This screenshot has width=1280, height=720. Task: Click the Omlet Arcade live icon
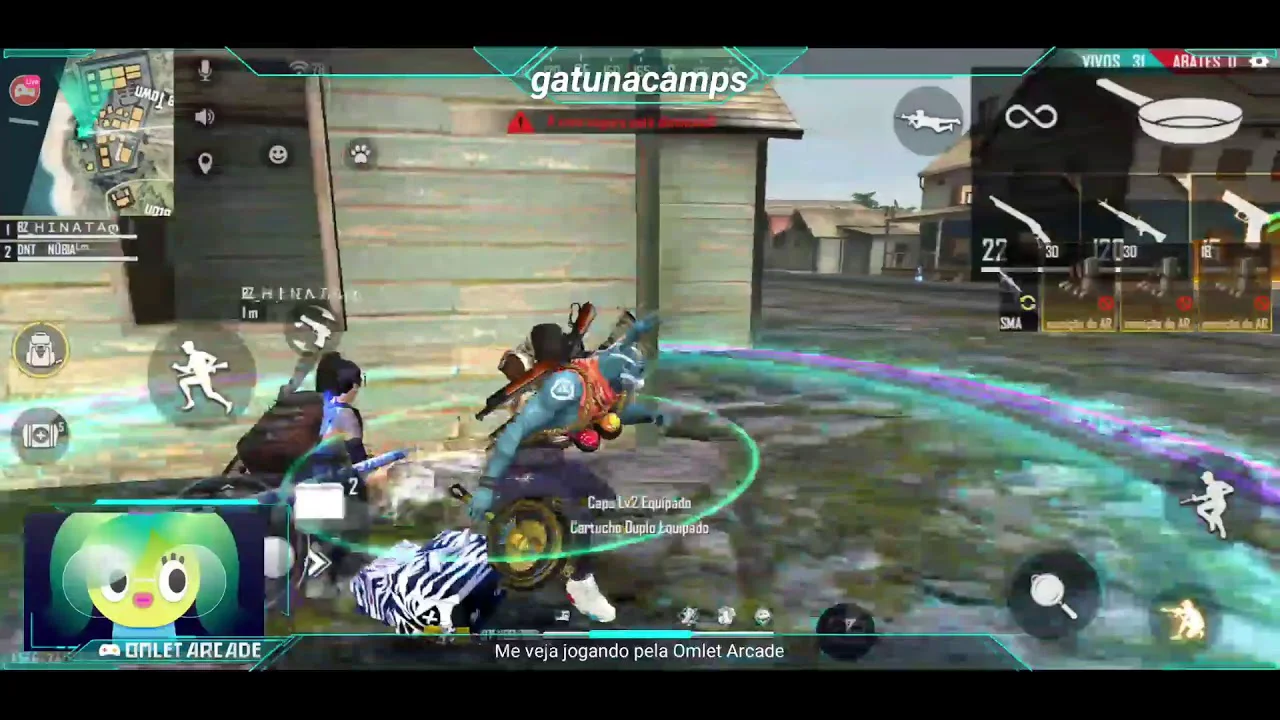pyautogui.click(x=25, y=90)
